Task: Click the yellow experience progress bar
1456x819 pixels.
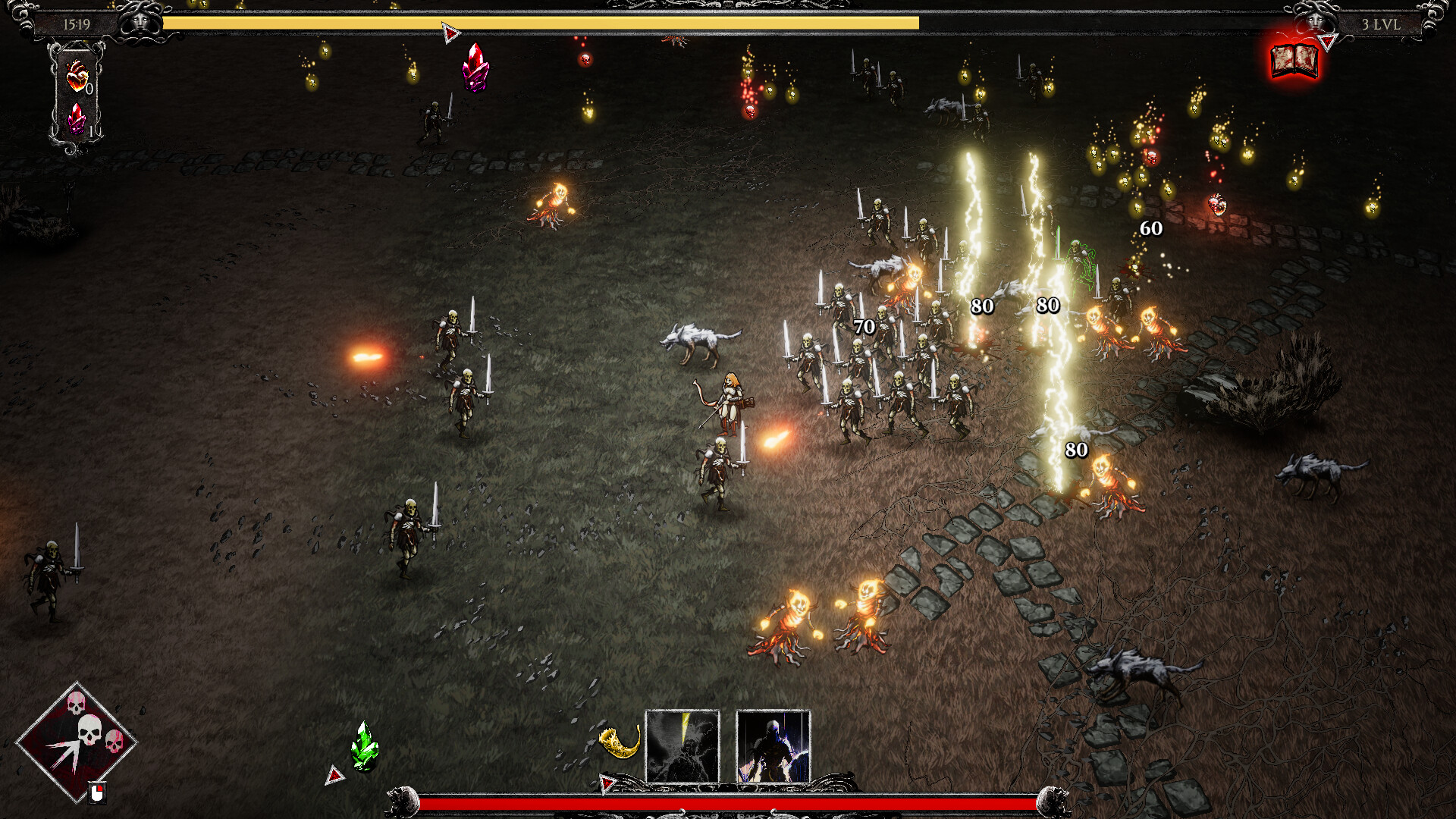Action: tap(542, 24)
